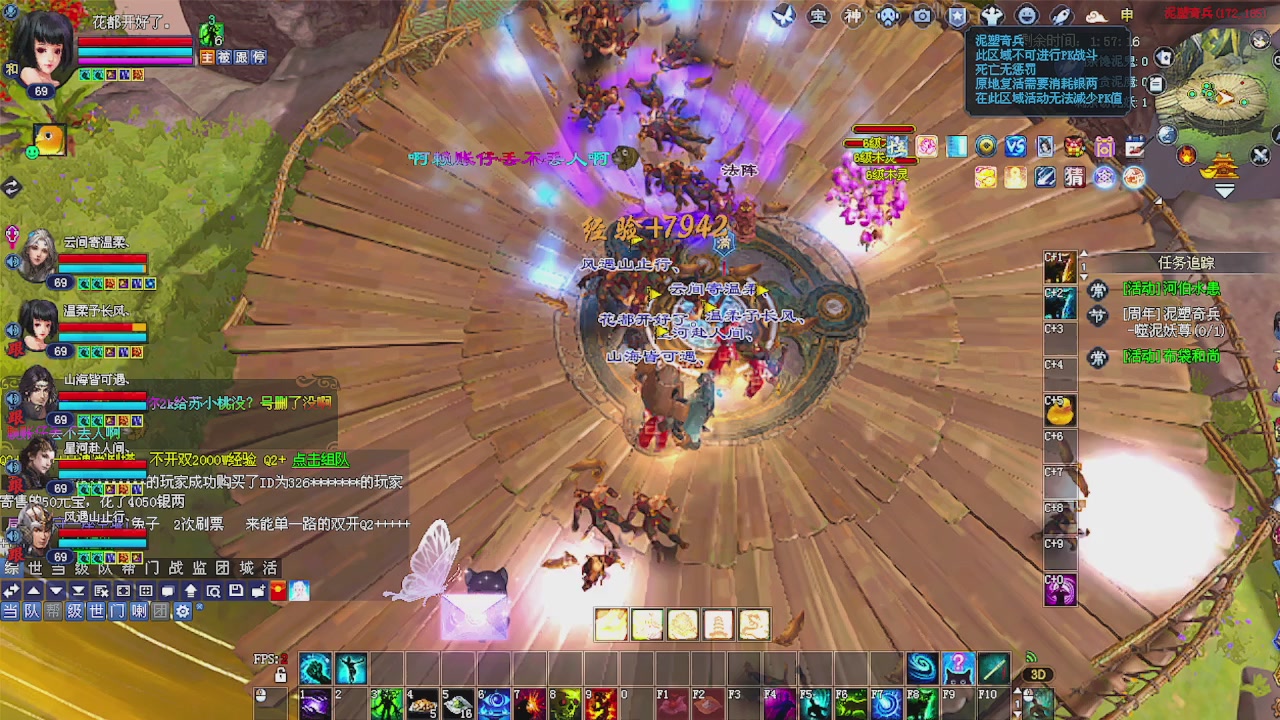Use the green fist skill above the hotbar

[x=315, y=668]
